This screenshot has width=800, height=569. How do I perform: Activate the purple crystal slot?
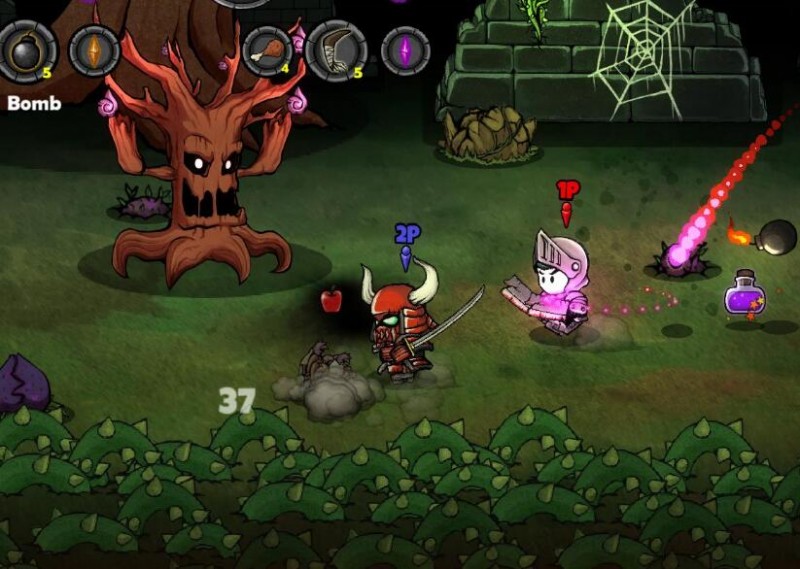(405, 50)
